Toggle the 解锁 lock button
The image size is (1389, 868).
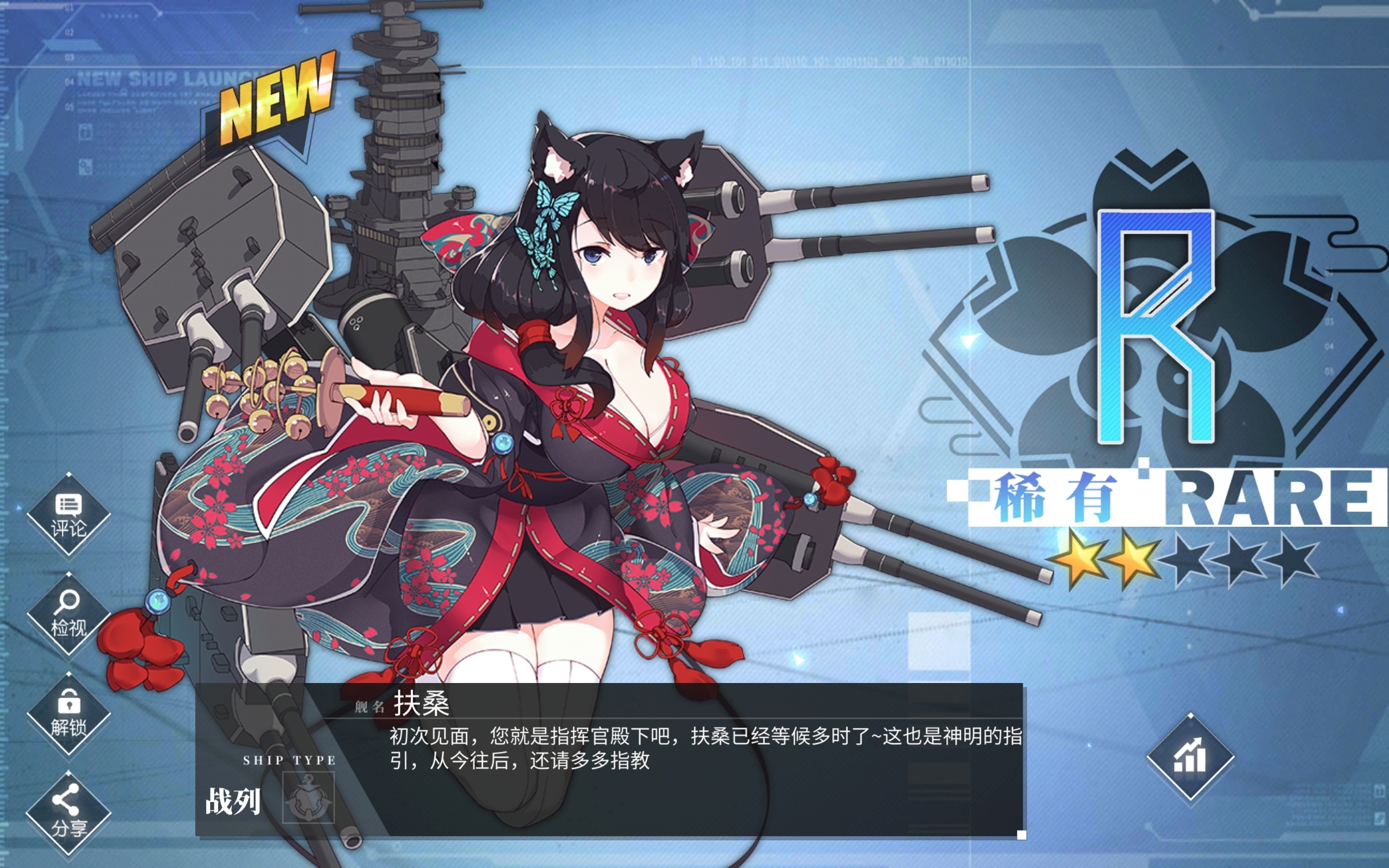[68, 713]
